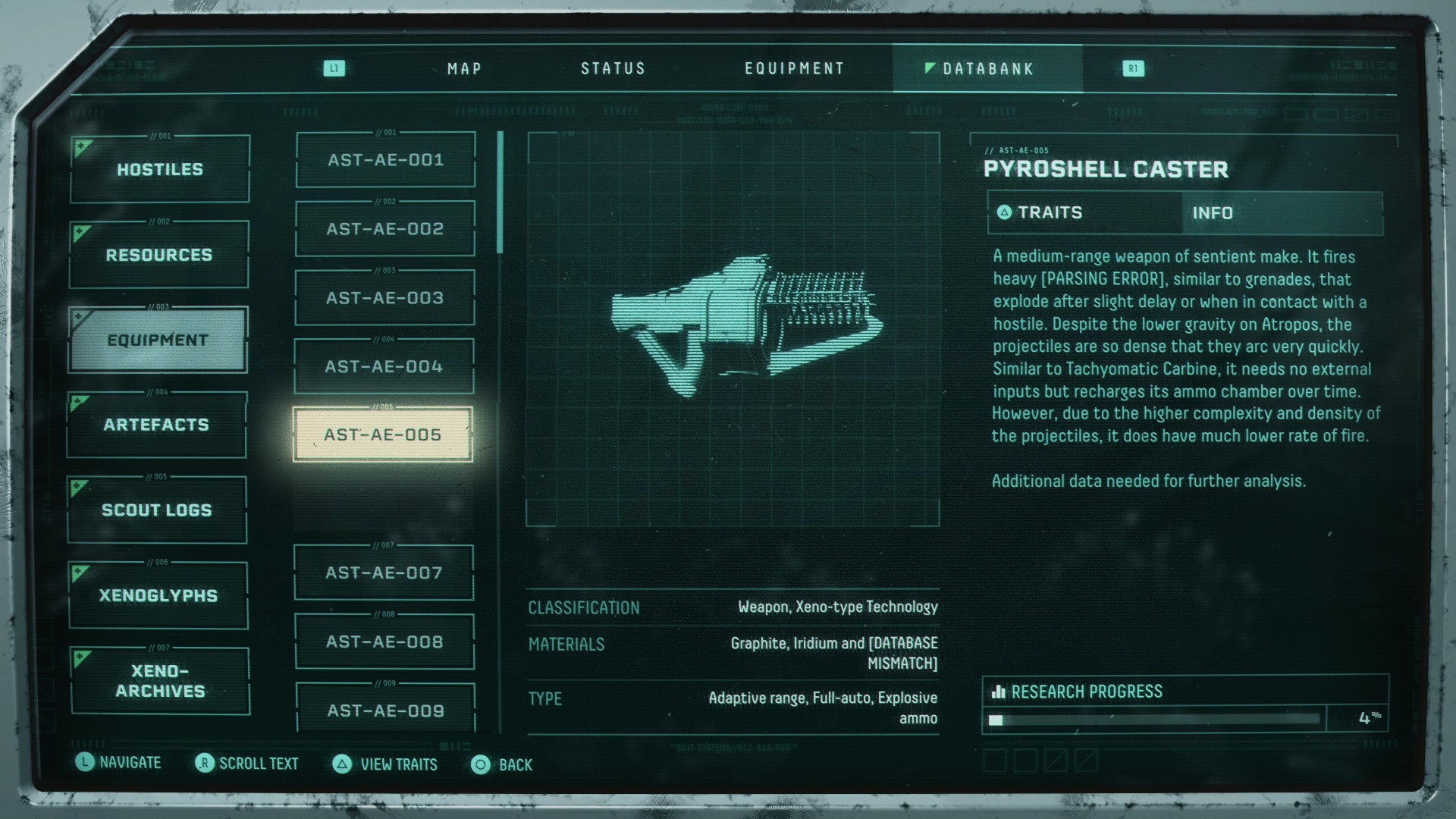Click the circle Back icon at the bottom
Image resolution: width=1456 pixels, height=819 pixels.
(480, 765)
